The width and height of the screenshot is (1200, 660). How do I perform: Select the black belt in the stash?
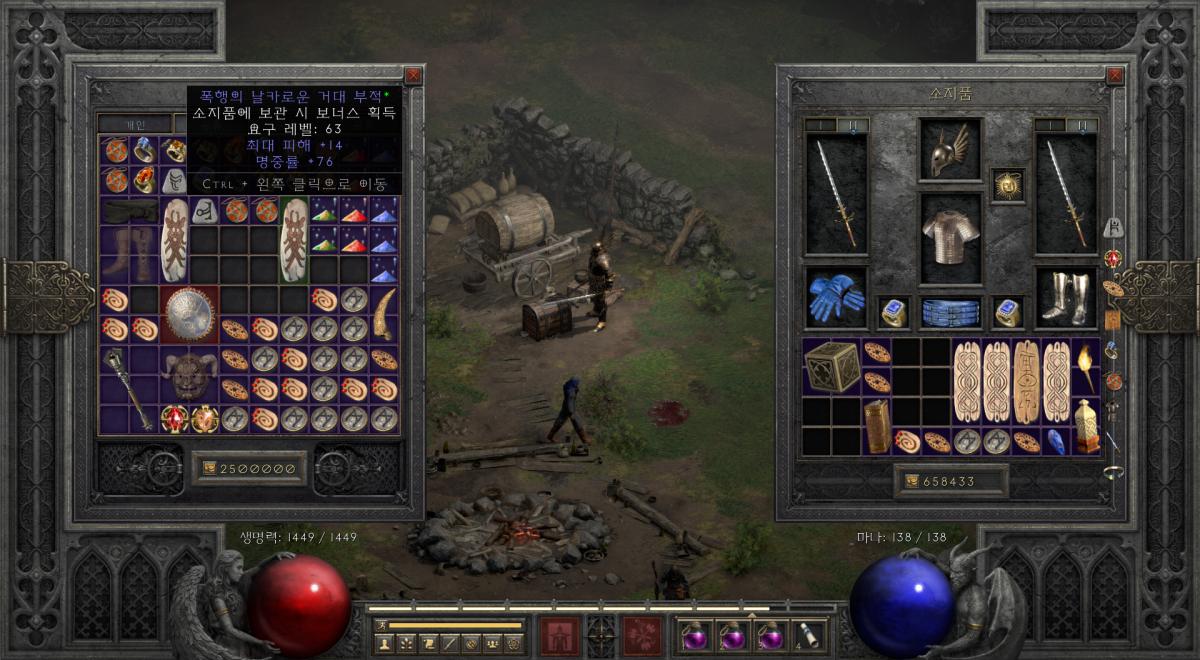click(x=129, y=211)
